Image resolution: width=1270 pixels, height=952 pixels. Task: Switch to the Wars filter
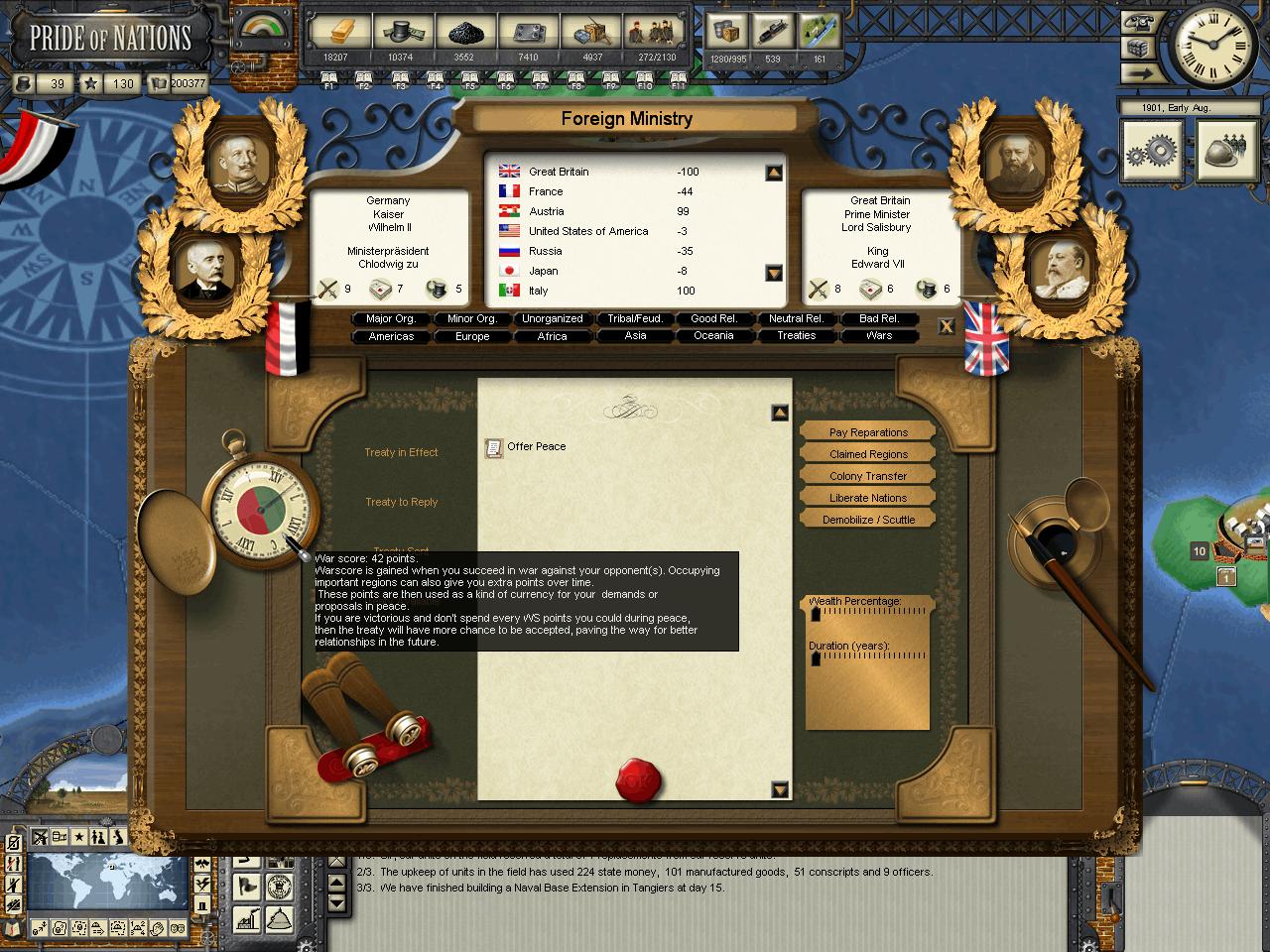(879, 336)
